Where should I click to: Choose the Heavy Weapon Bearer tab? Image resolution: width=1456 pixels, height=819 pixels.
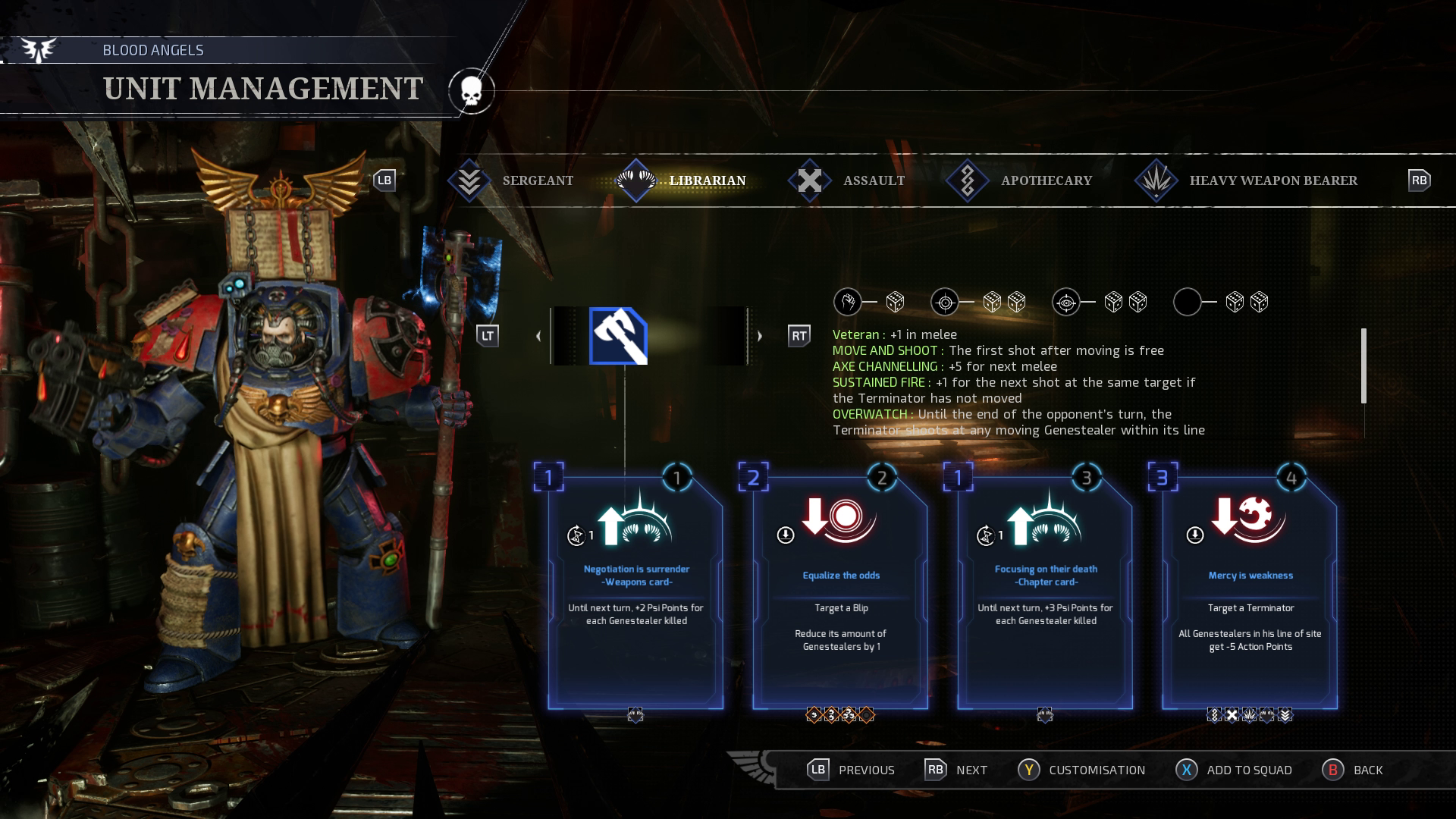click(x=1247, y=180)
